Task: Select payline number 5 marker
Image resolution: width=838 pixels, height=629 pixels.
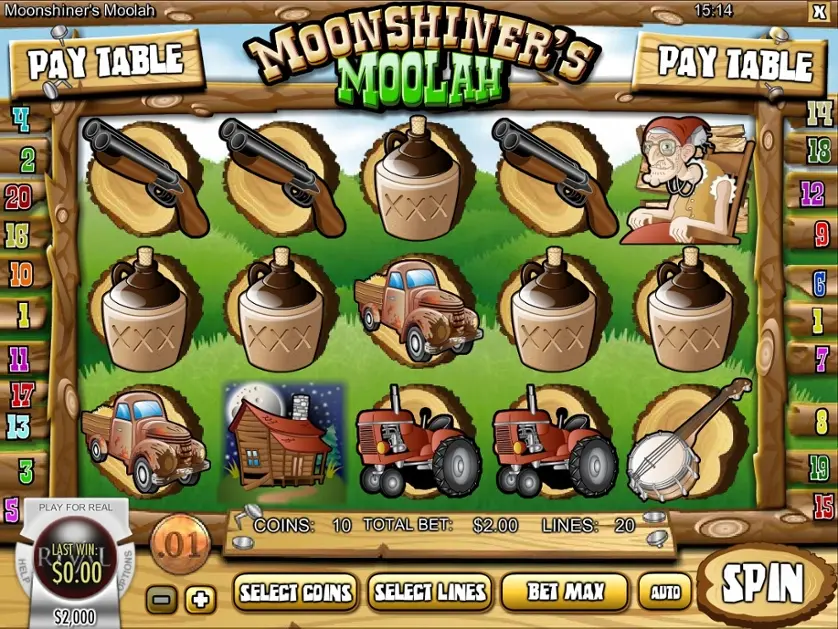Action: tap(12, 510)
